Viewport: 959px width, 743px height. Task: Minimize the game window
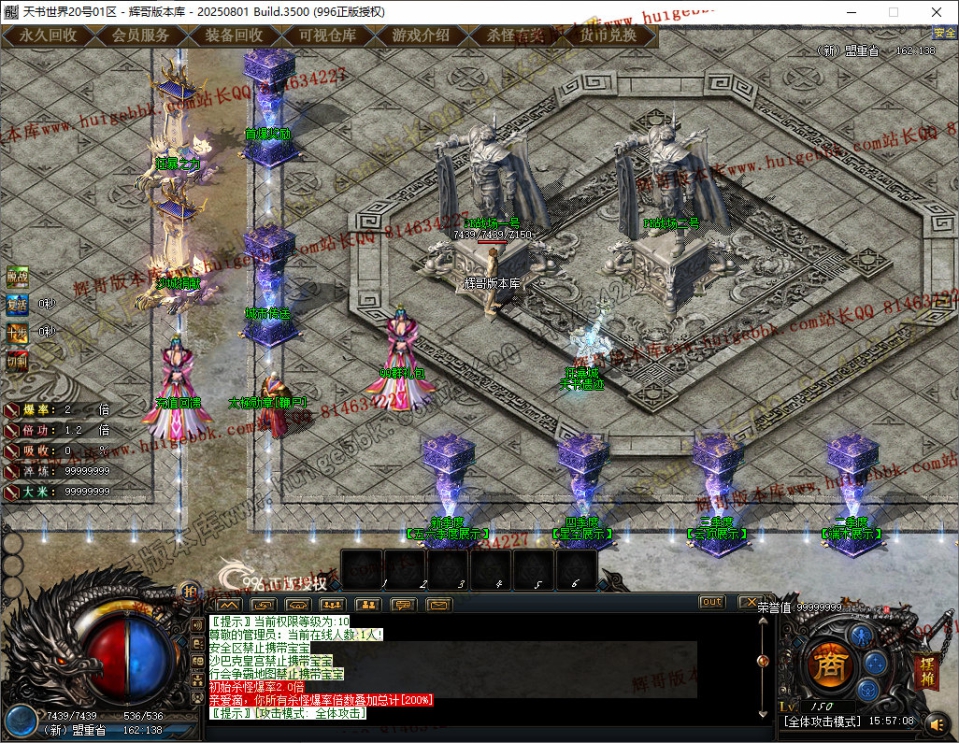pos(848,12)
